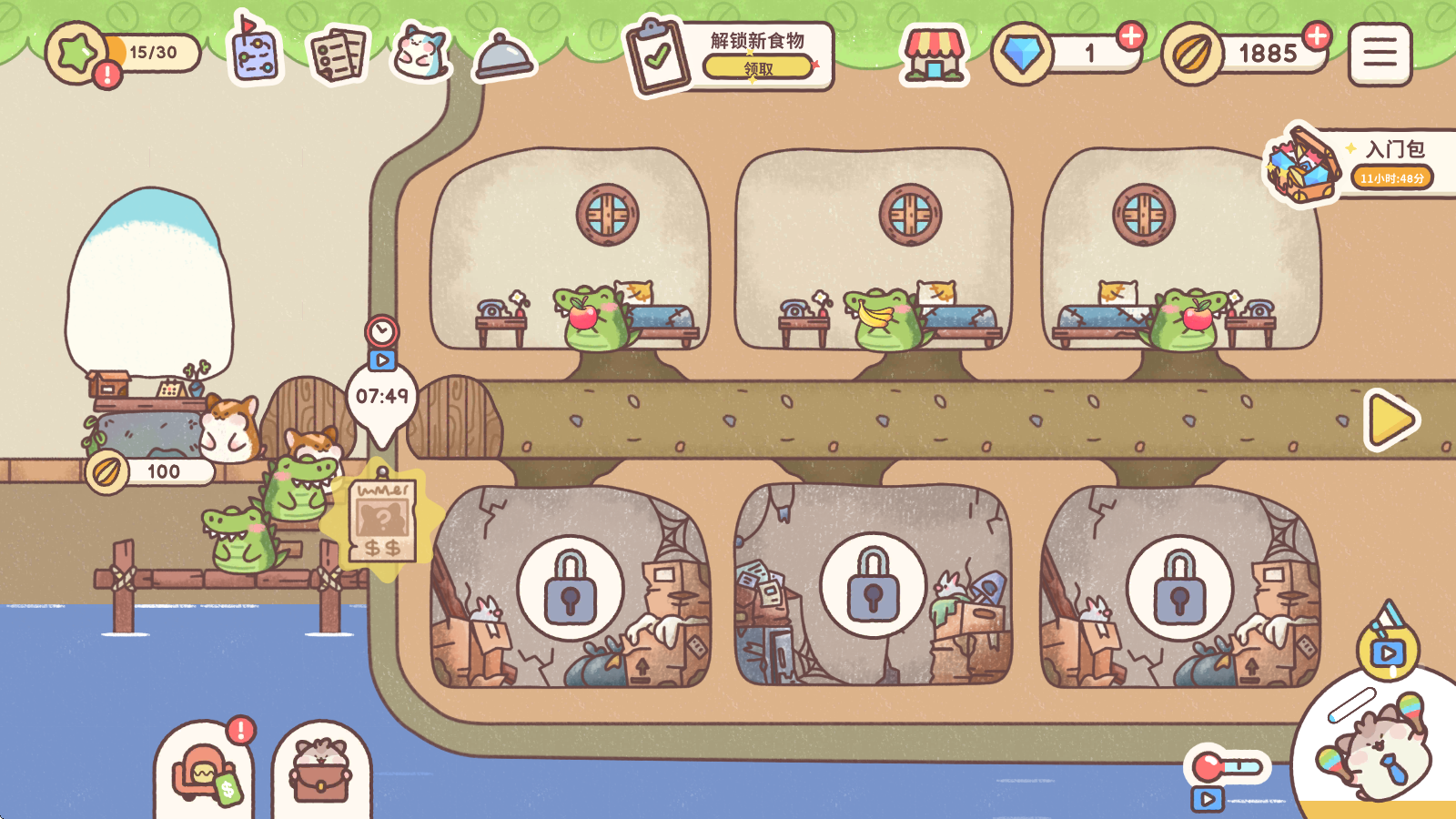Viewport: 1456px width, 819px height.
Task: Open the task list papers icon
Action: [x=338, y=55]
